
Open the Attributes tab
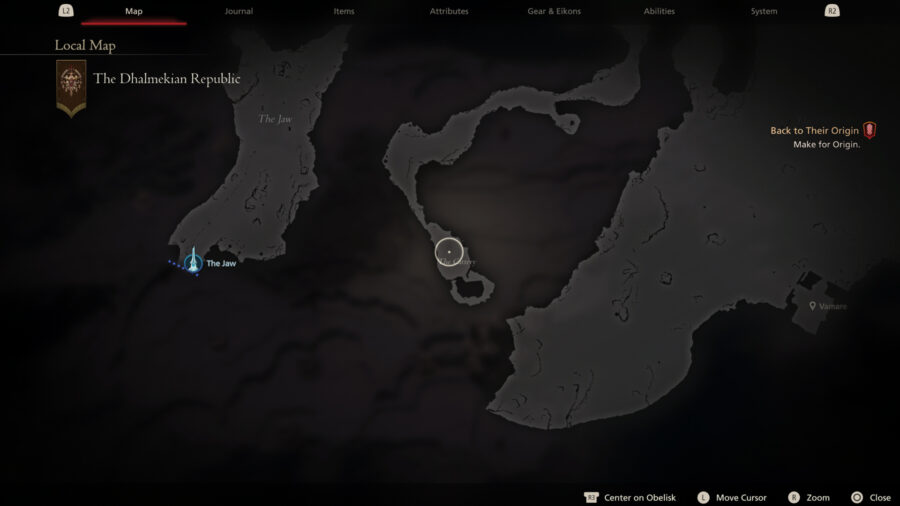pos(449,11)
